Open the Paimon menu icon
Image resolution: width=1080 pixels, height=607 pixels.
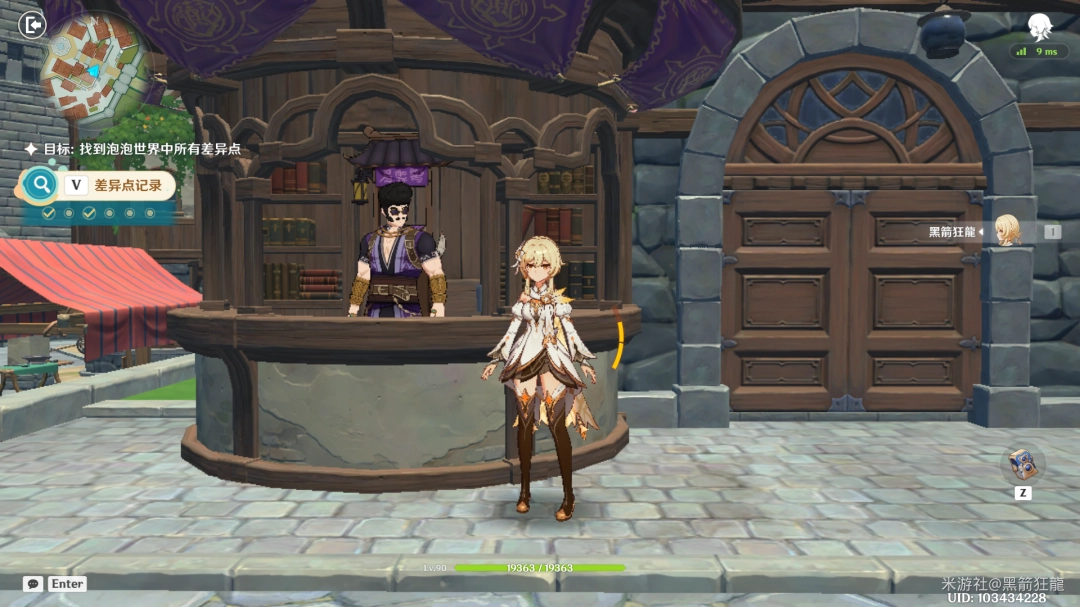pos(1042,26)
